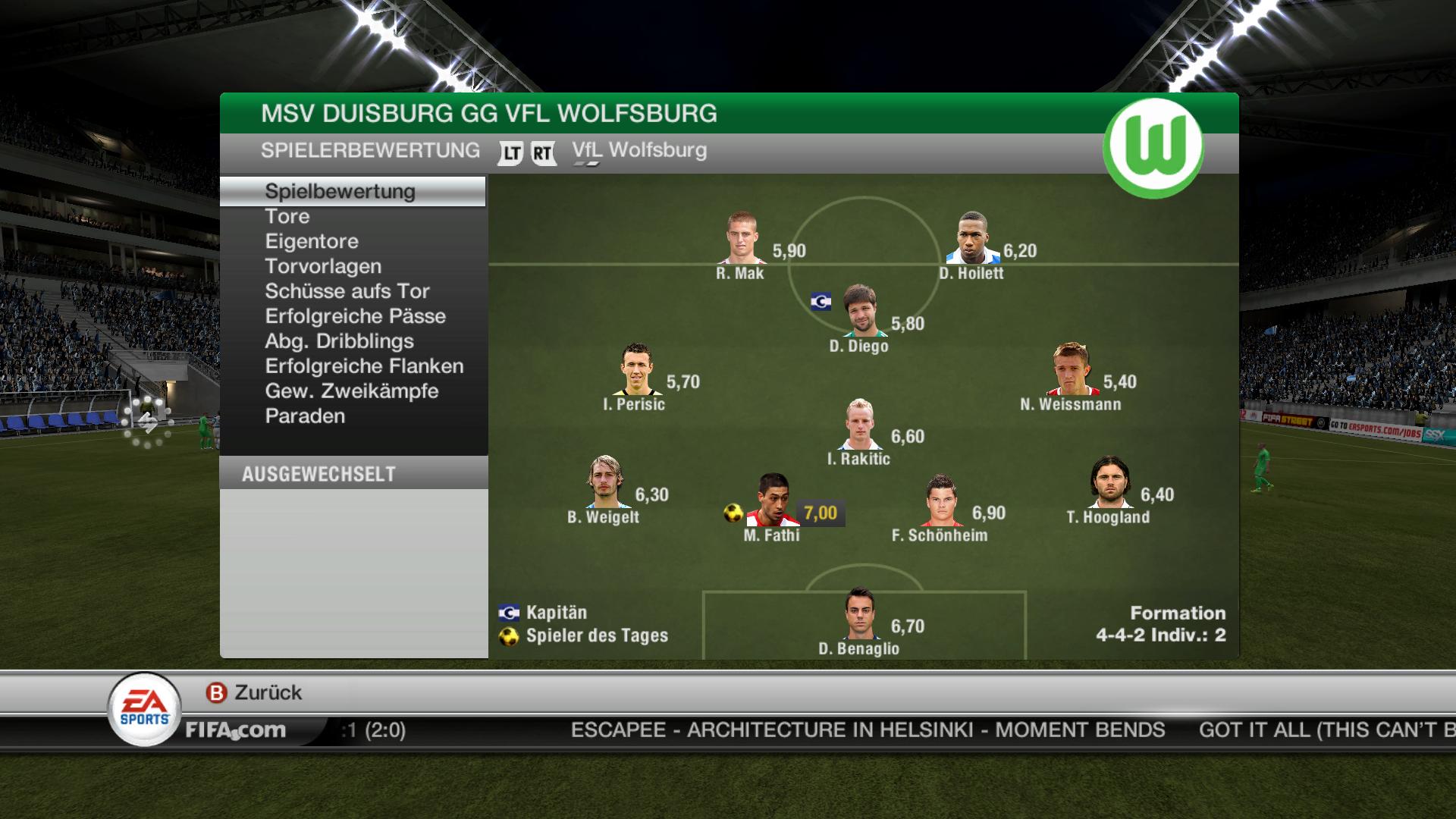Select Gew. Zweikämpfe entry
The height and width of the screenshot is (819, 1456).
tap(352, 391)
